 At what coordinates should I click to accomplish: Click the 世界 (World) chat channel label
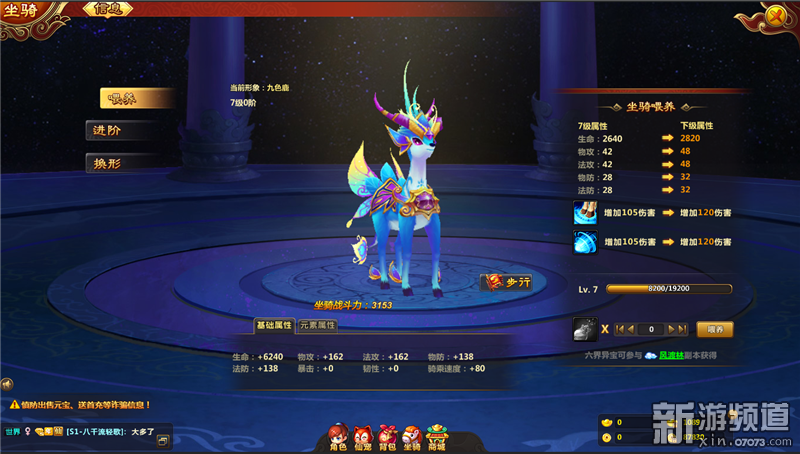pos(12,432)
